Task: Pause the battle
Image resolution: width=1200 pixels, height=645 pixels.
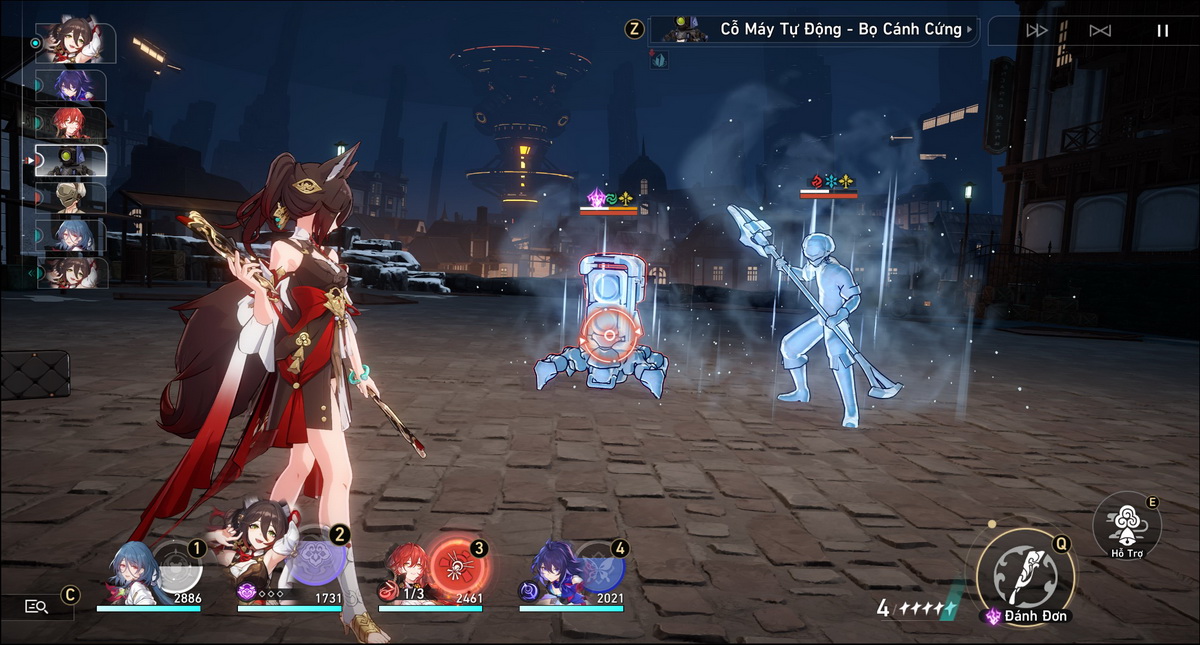Action: 1162,30
